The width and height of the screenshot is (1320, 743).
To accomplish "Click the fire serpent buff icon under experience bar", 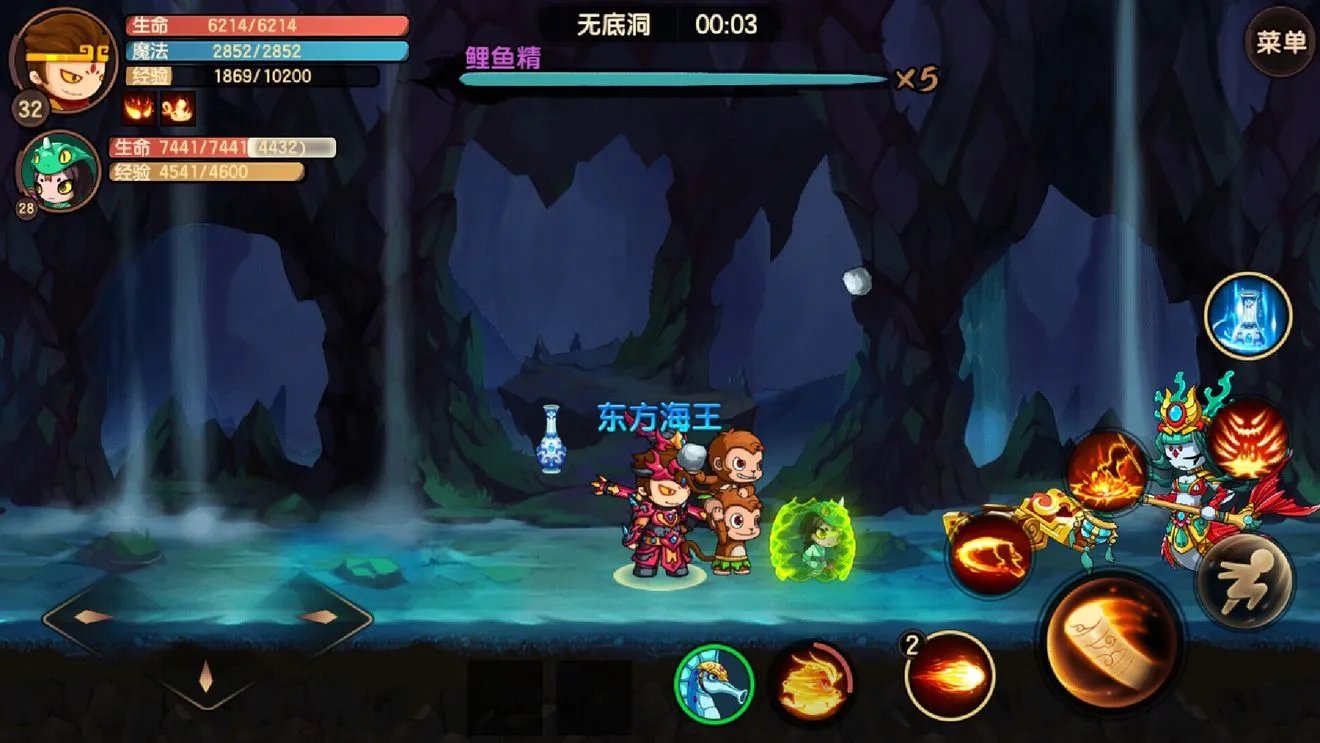I will click(x=175, y=109).
